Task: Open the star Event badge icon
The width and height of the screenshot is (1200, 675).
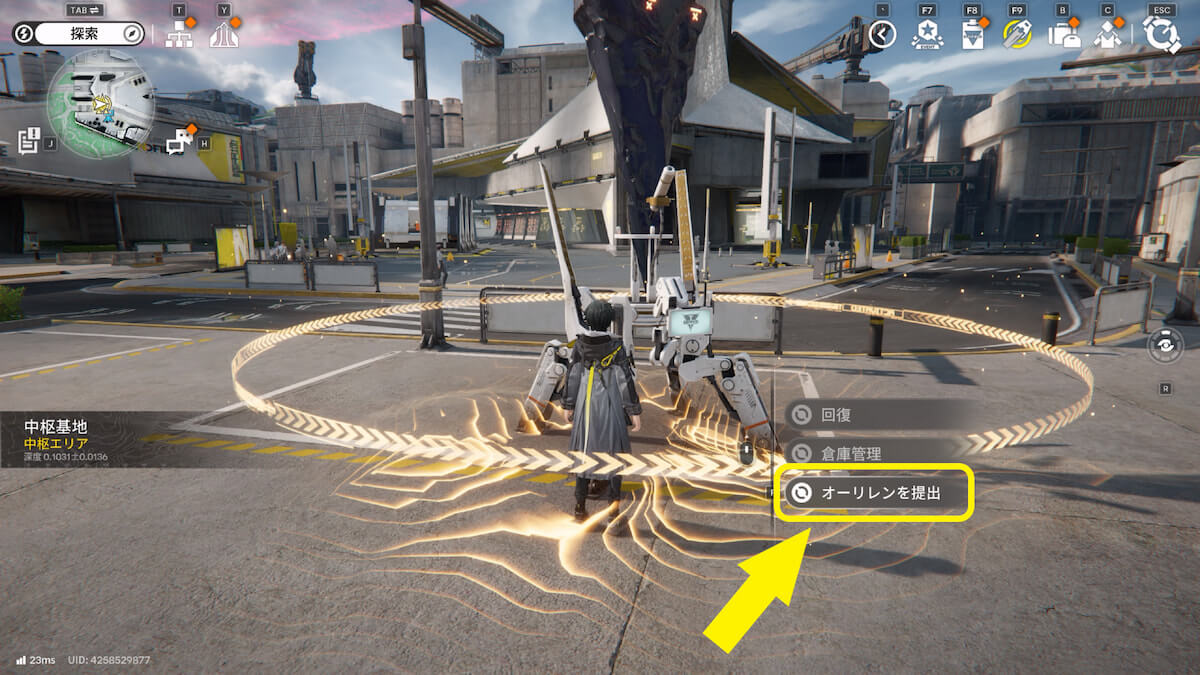Action: coord(927,35)
